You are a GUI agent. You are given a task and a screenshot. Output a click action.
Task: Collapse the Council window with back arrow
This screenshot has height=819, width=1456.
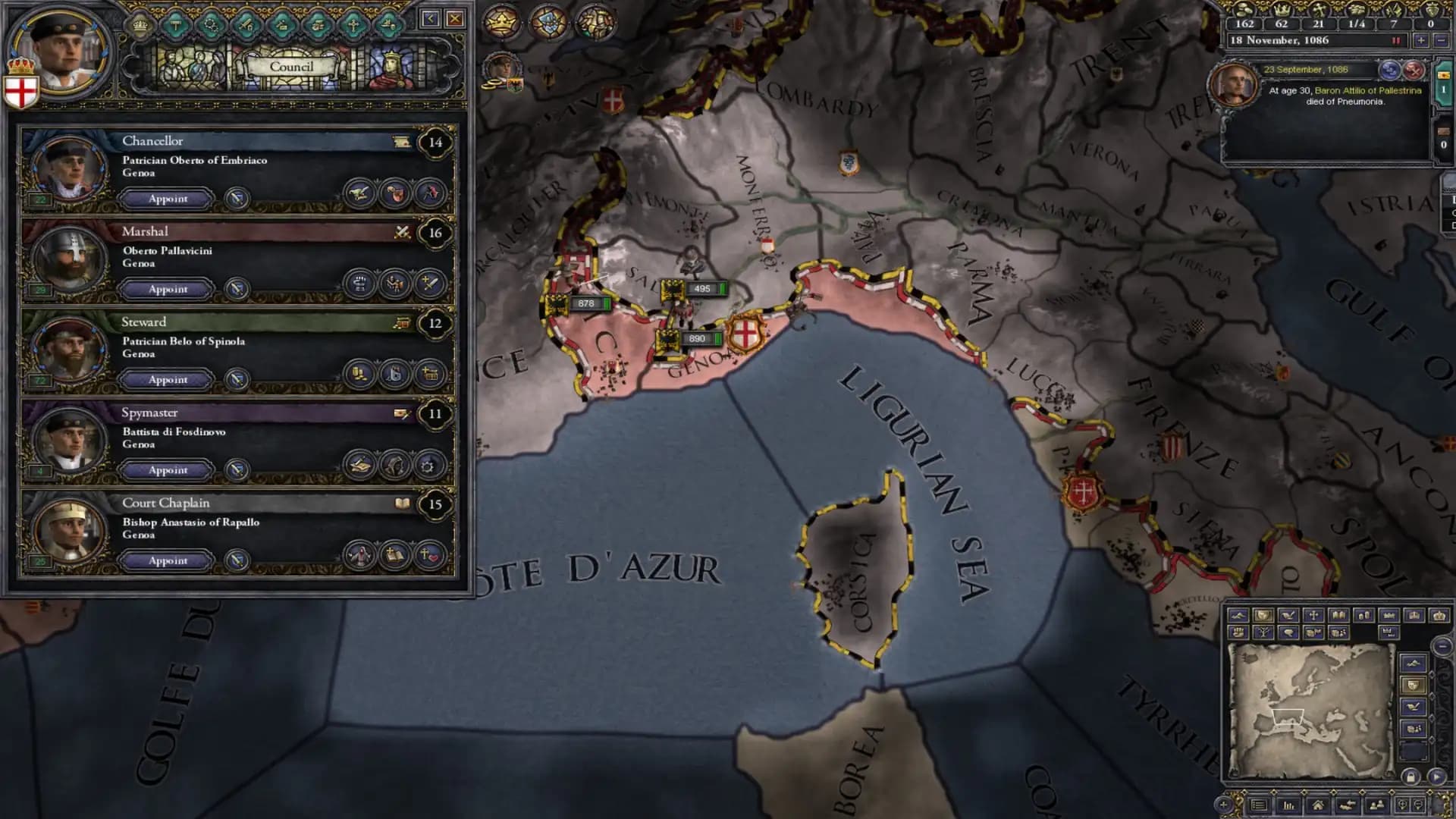click(x=431, y=18)
